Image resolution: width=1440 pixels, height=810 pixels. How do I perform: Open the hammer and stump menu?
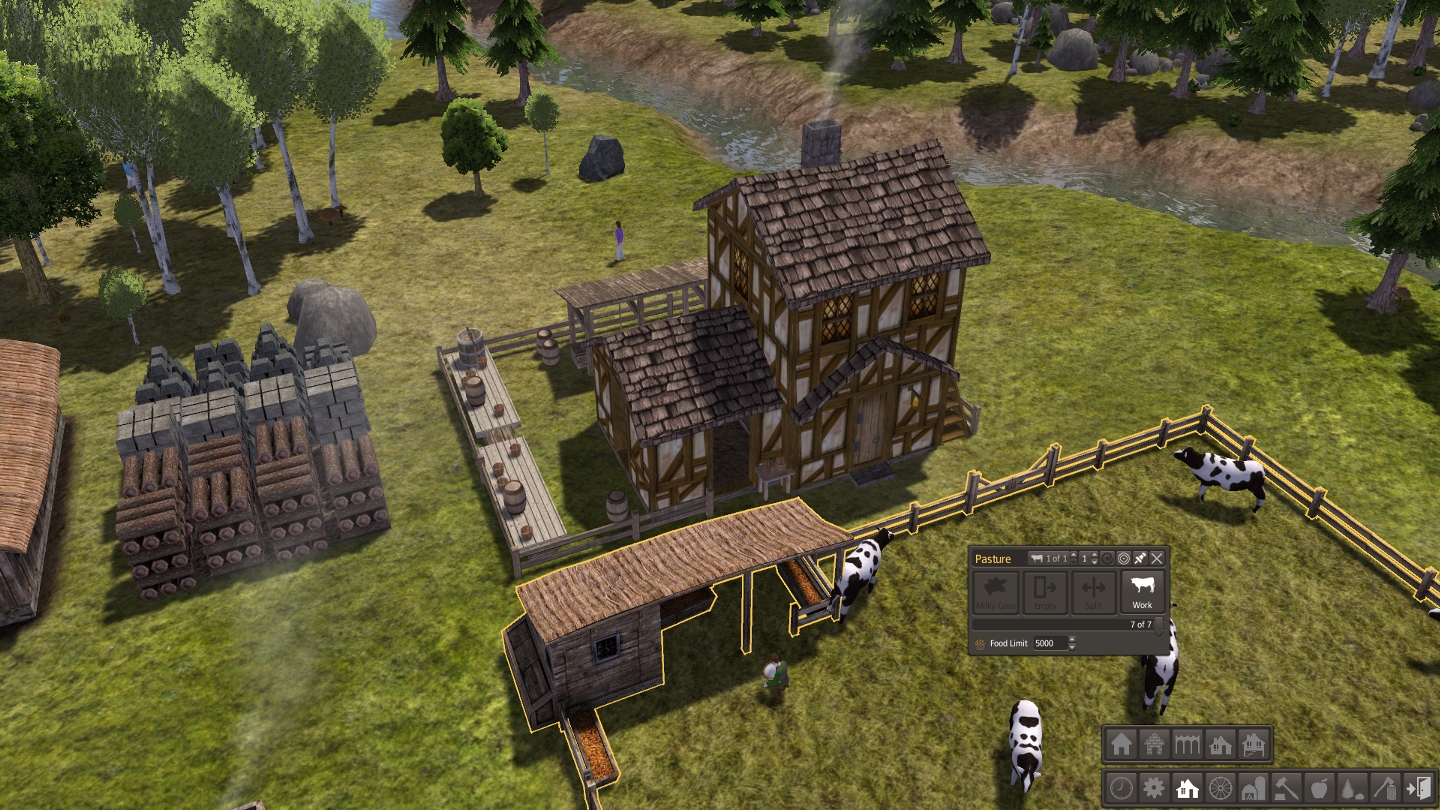(x=1286, y=787)
